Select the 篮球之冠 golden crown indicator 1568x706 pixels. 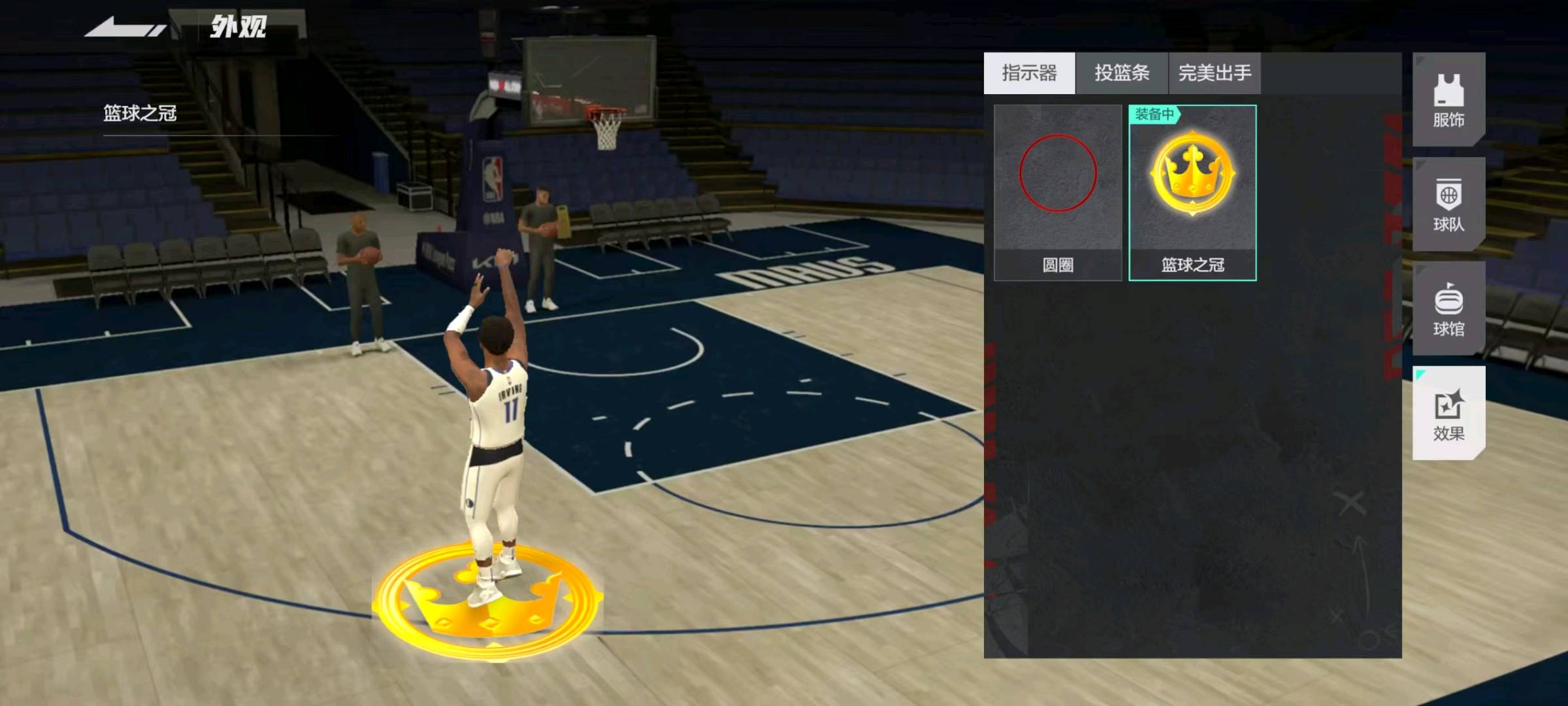[x=1192, y=193]
